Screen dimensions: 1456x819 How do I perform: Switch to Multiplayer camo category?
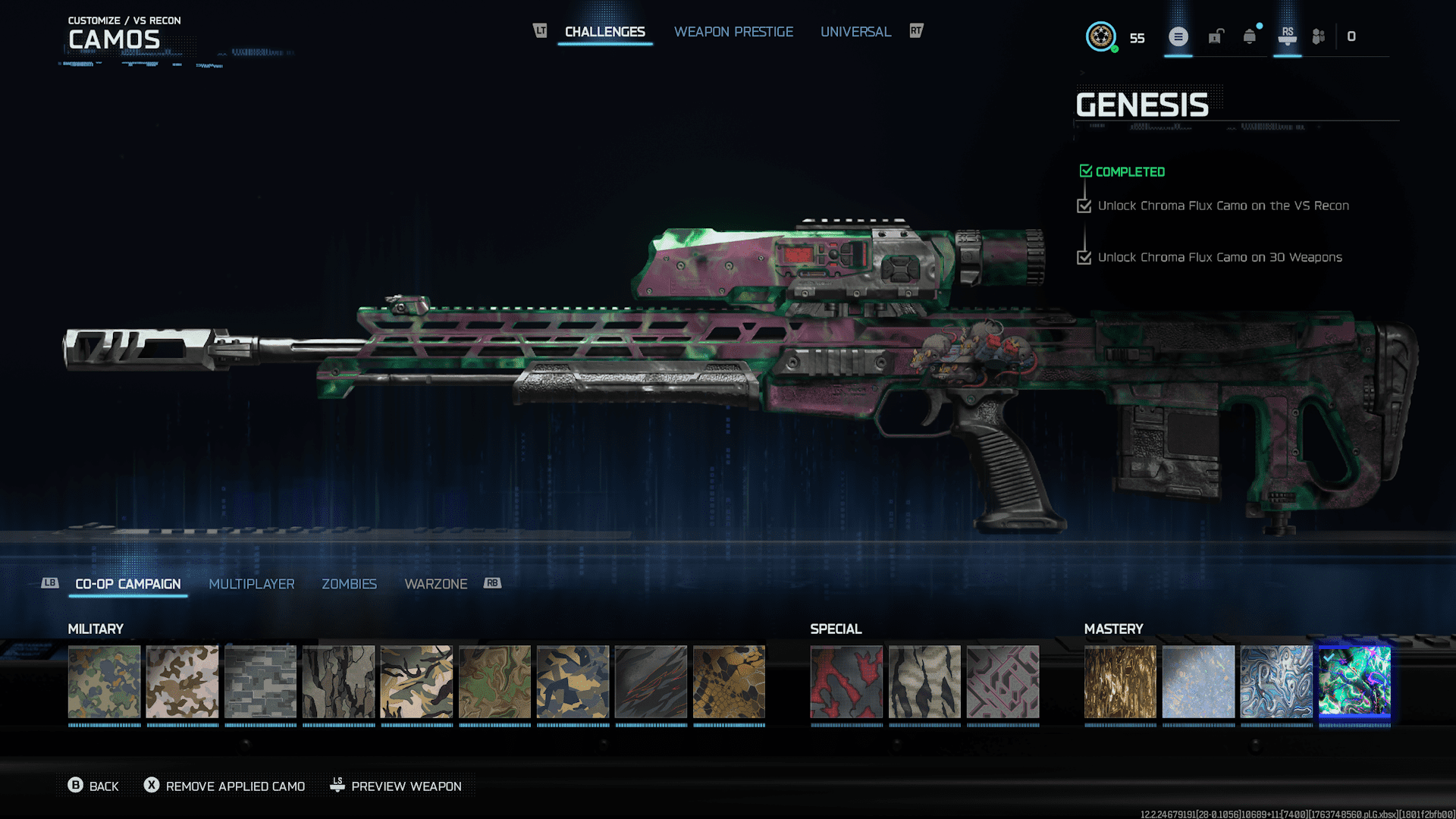251,584
